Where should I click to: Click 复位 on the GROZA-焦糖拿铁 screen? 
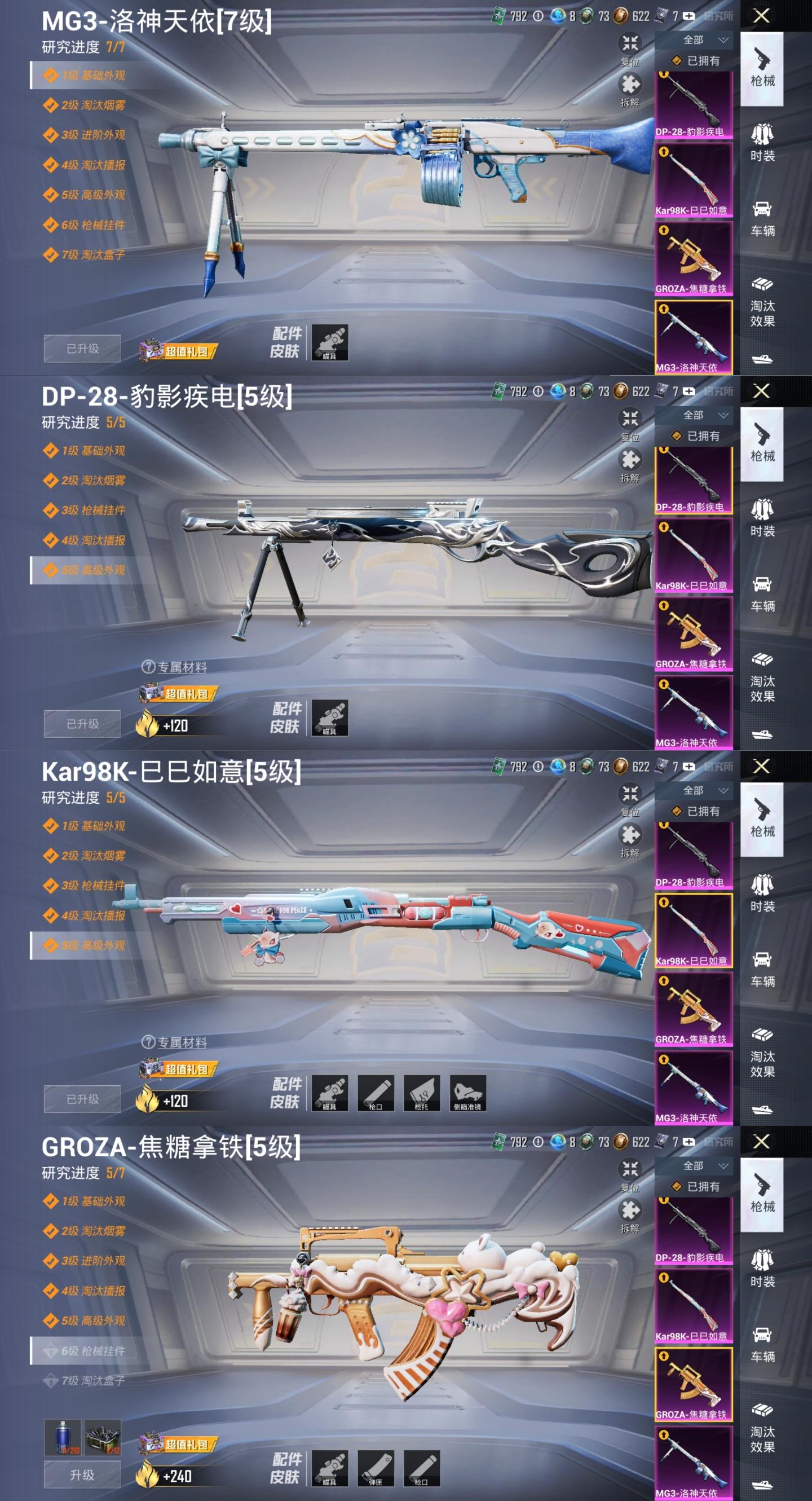(630, 1173)
